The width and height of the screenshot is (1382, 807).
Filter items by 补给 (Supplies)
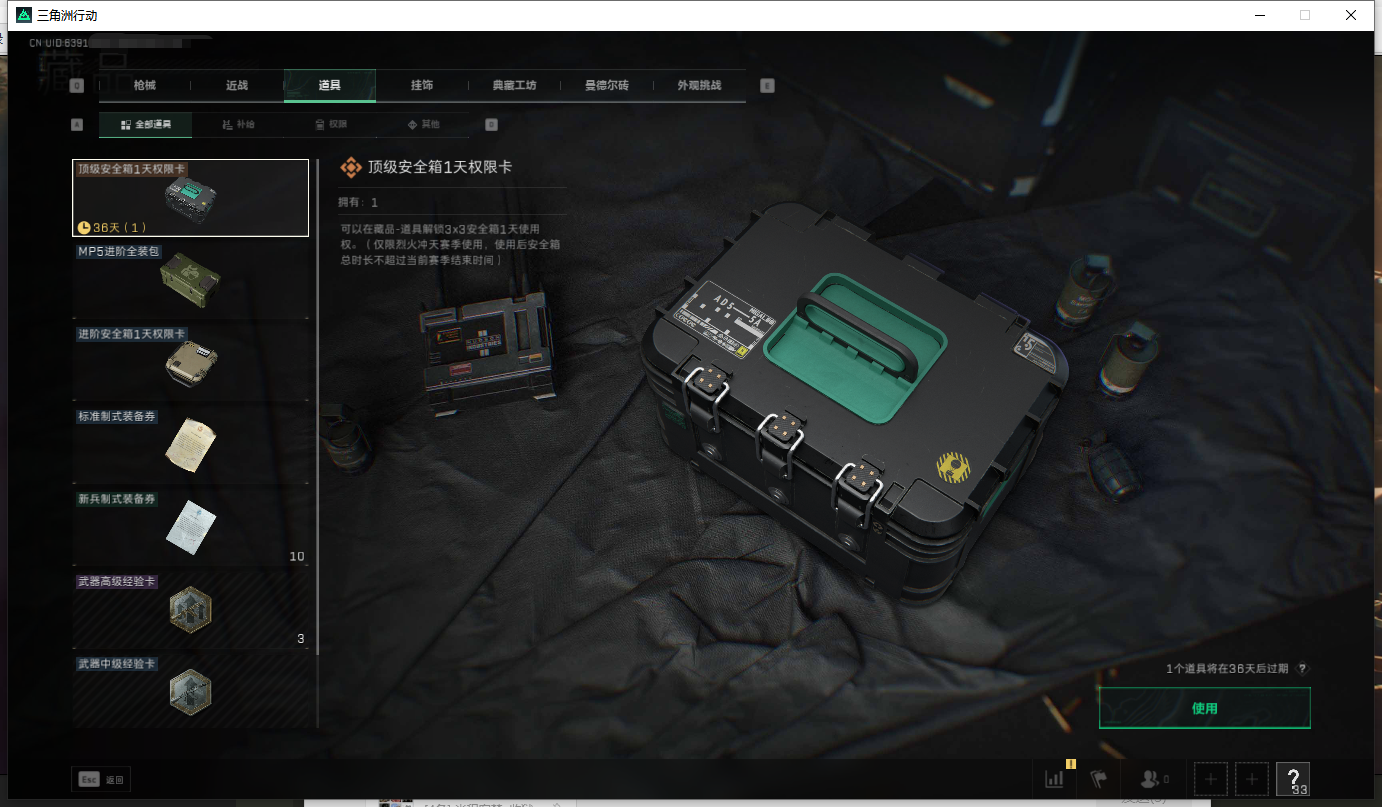pos(238,125)
